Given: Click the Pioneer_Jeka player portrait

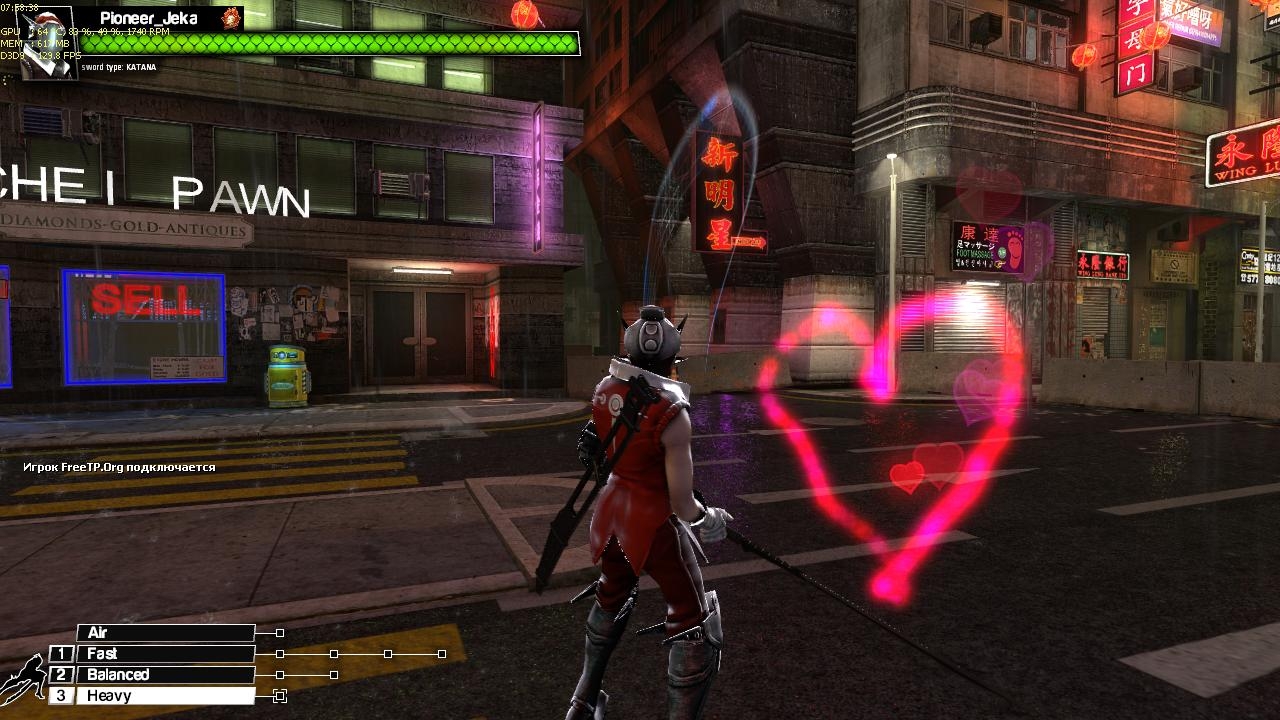Looking at the screenshot, I should click(x=49, y=41).
